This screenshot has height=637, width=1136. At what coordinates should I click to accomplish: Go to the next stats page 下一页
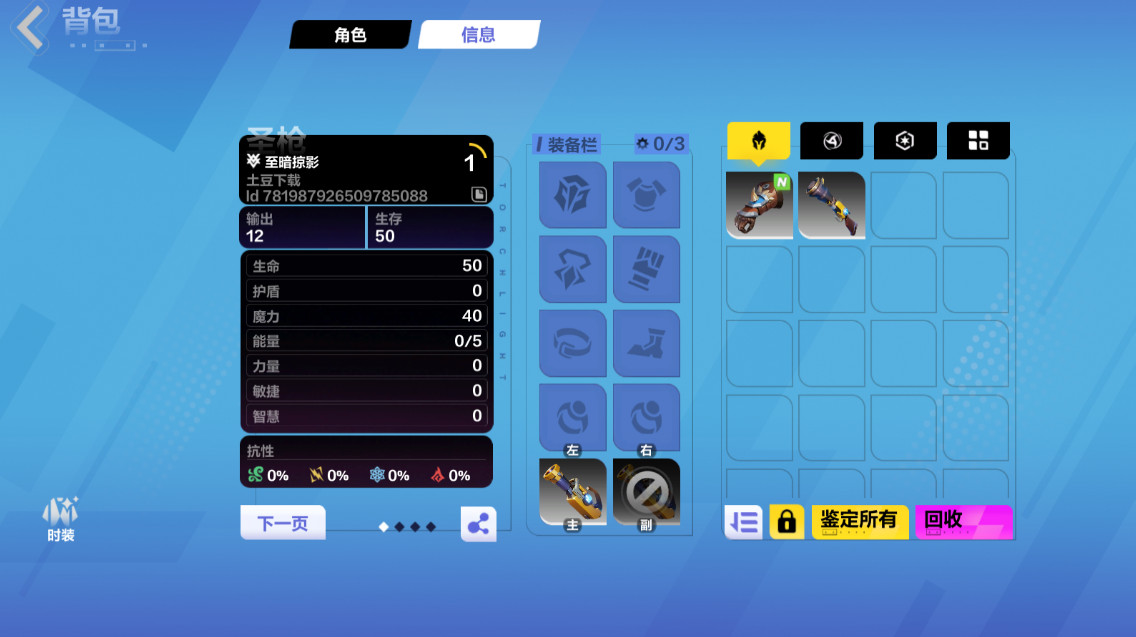(283, 523)
